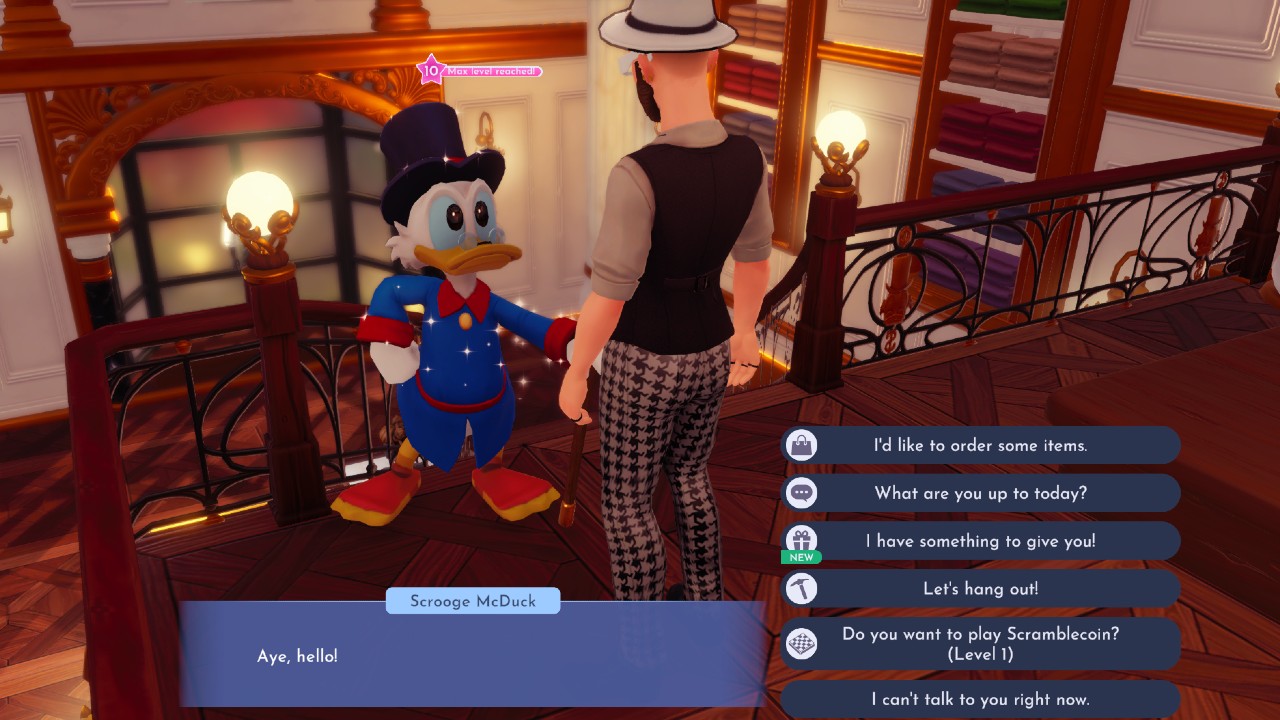Select "I have something to give you!"
1280x720 pixels.
pyautogui.click(x=980, y=541)
